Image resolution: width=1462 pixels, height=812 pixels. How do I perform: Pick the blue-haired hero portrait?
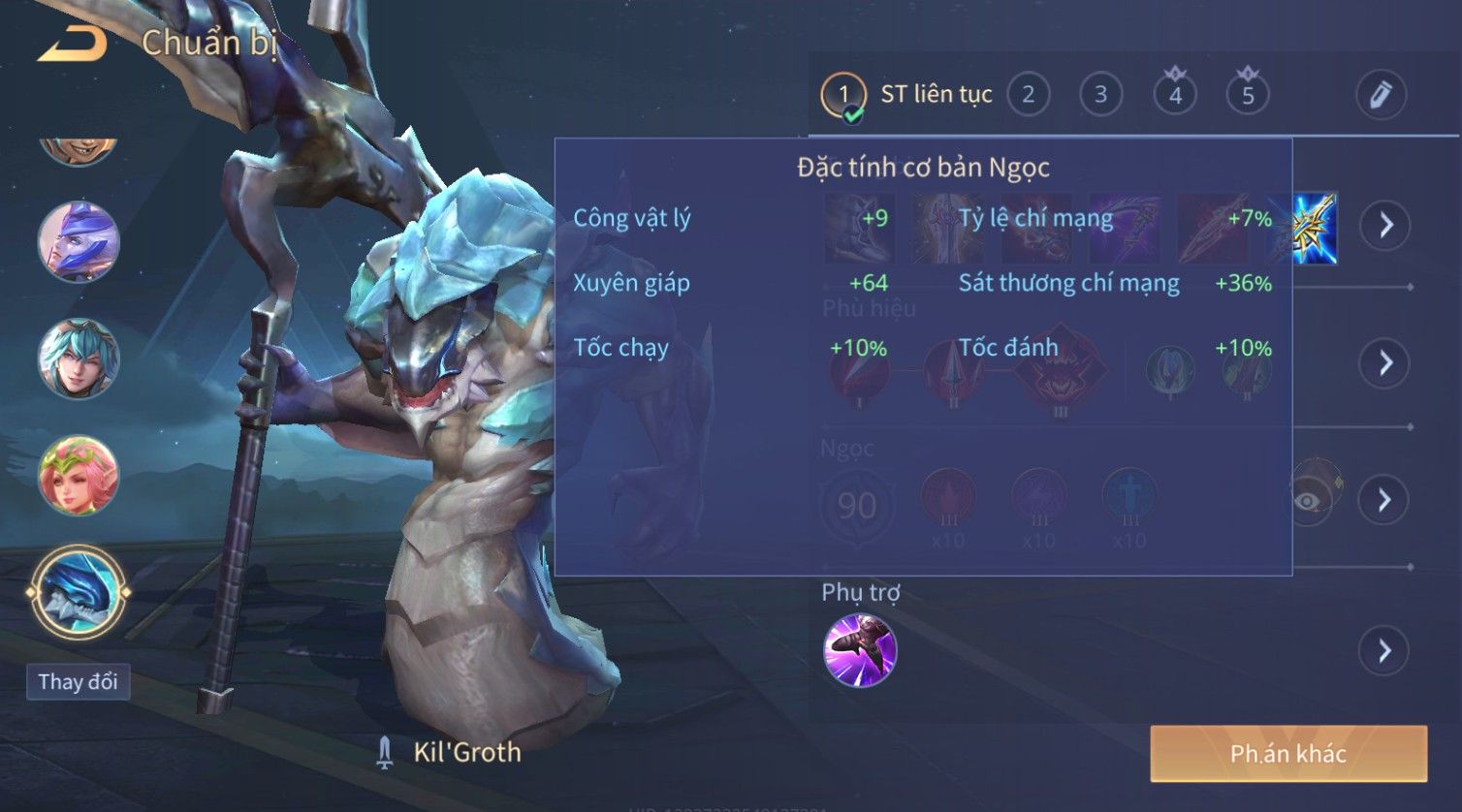[79, 359]
